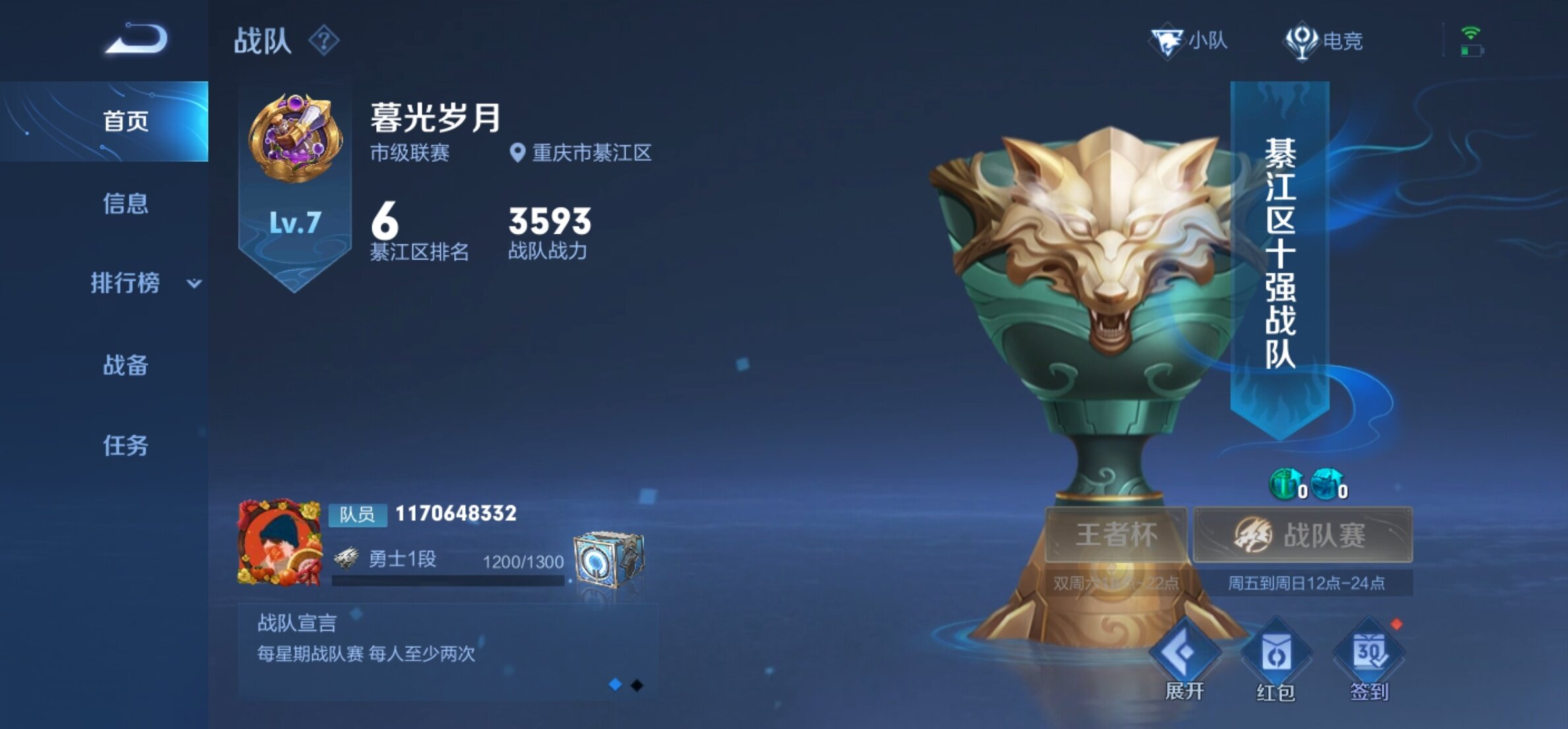Open the 王者杯 event
1568x729 pixels.
pyautogui.click(x=1116, y=535)
